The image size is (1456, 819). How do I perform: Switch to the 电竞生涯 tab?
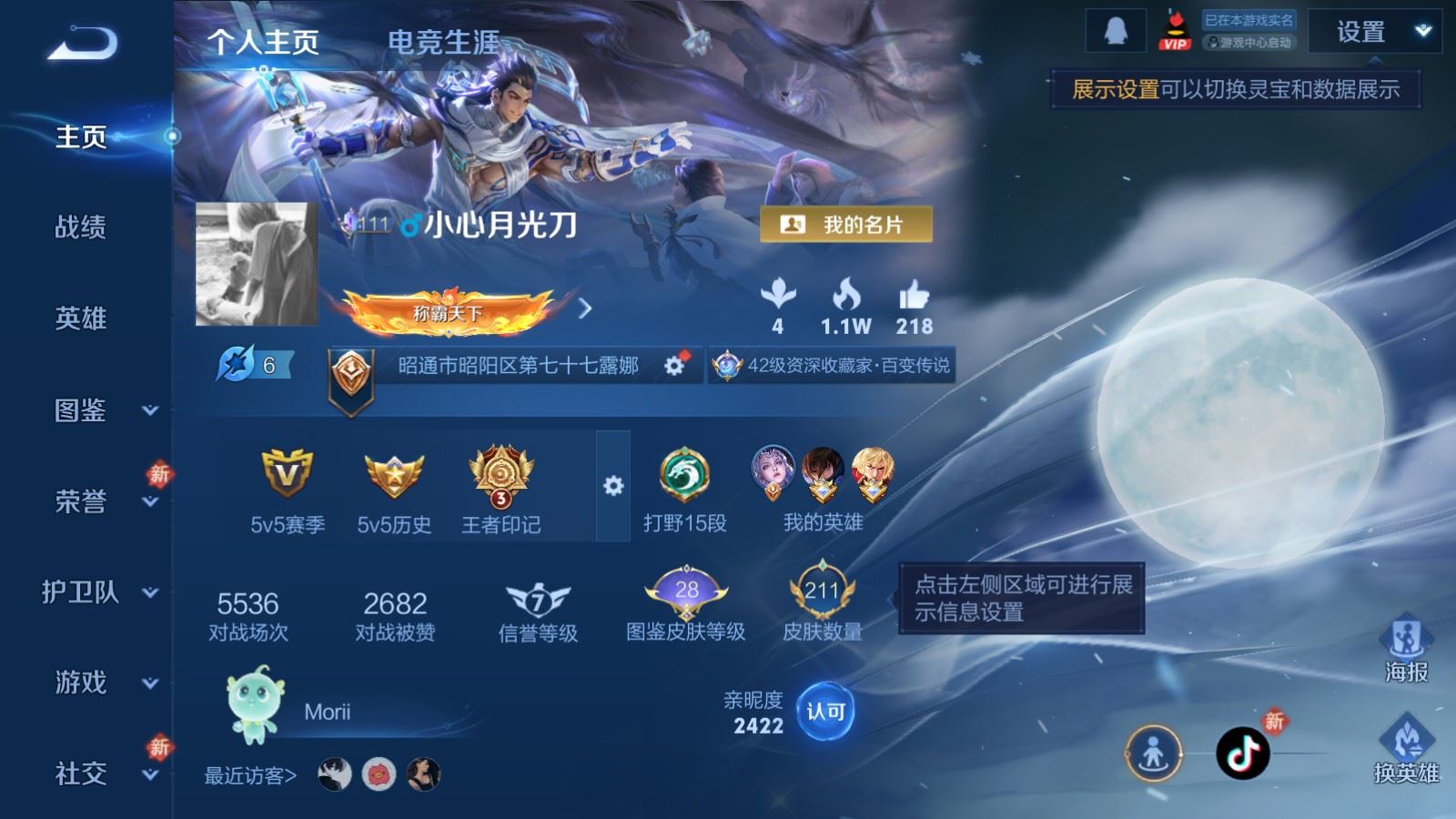(440, 41)
